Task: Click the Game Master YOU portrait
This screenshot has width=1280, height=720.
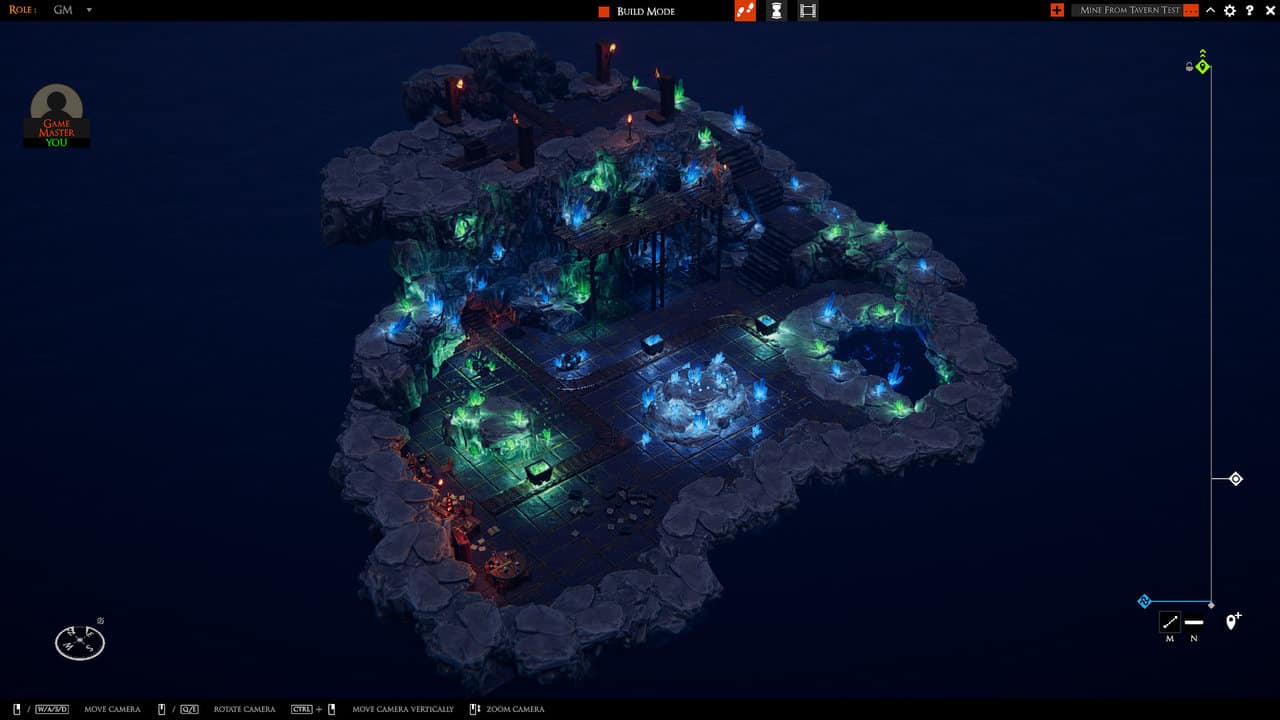Action: 56,110
